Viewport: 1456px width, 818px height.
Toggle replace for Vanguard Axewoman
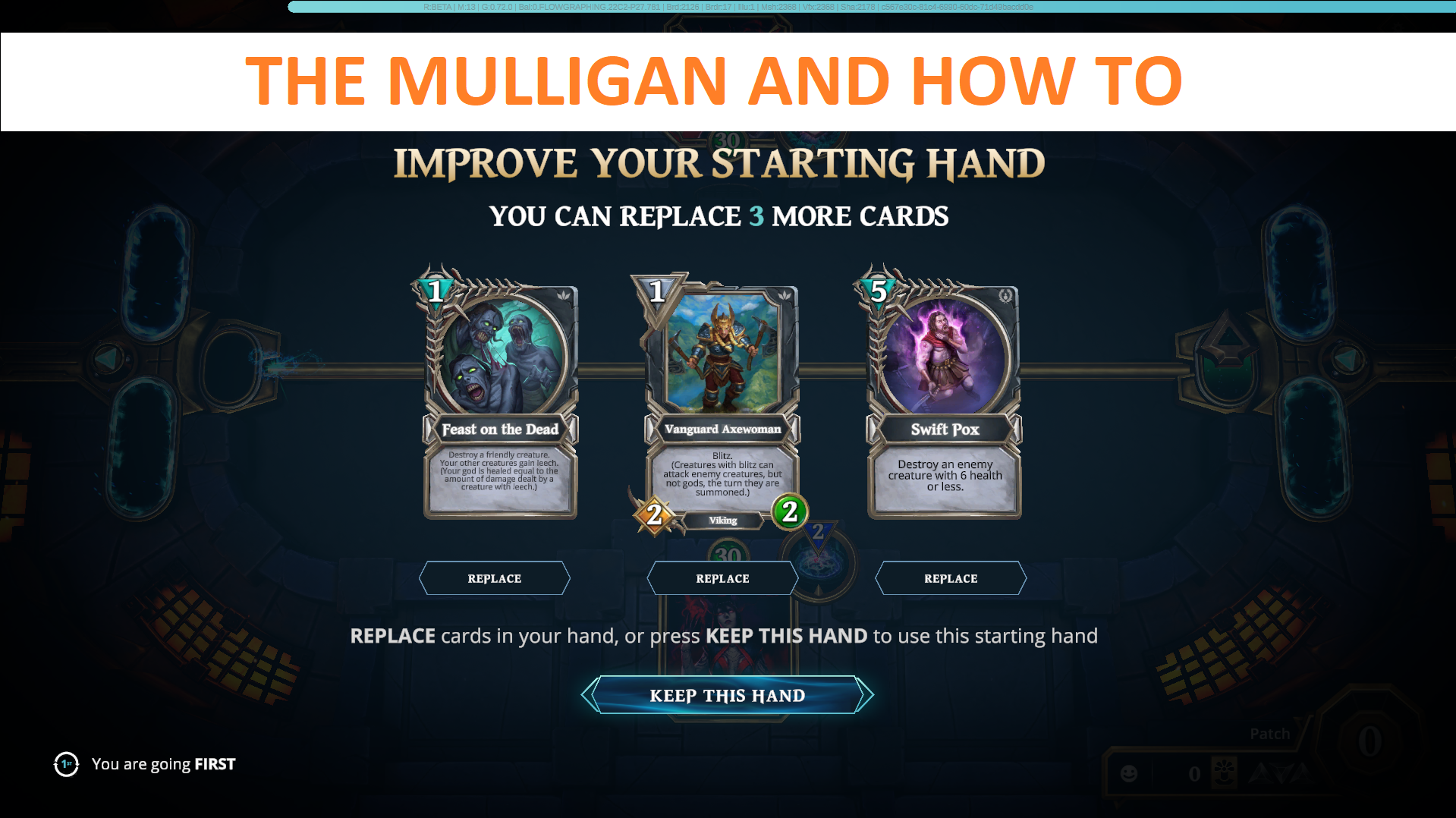(x=722, y=577)
